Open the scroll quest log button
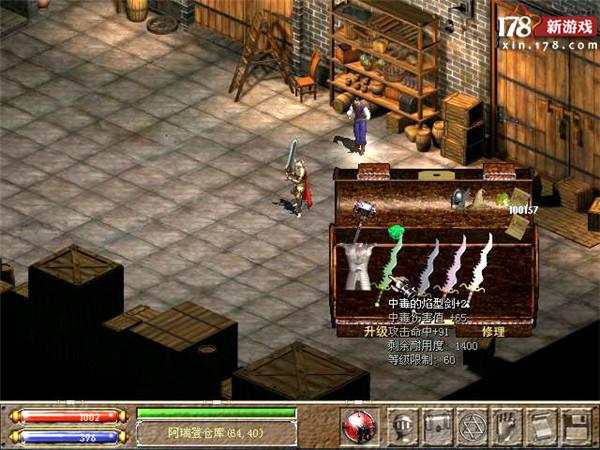This screenshot has width=600, height=450. point(540,425)
